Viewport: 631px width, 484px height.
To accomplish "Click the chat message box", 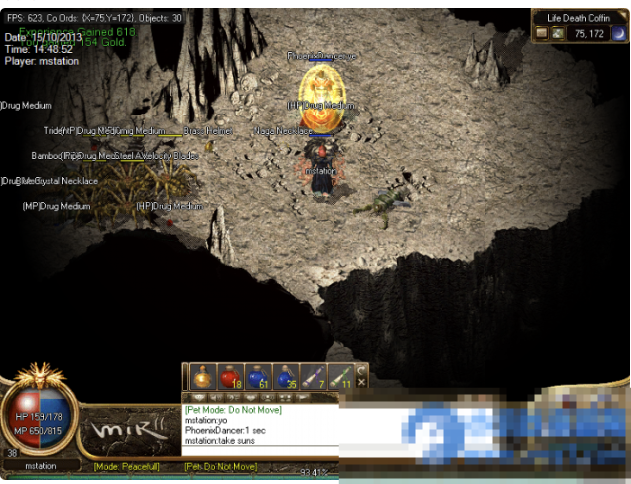I will 260,425.
